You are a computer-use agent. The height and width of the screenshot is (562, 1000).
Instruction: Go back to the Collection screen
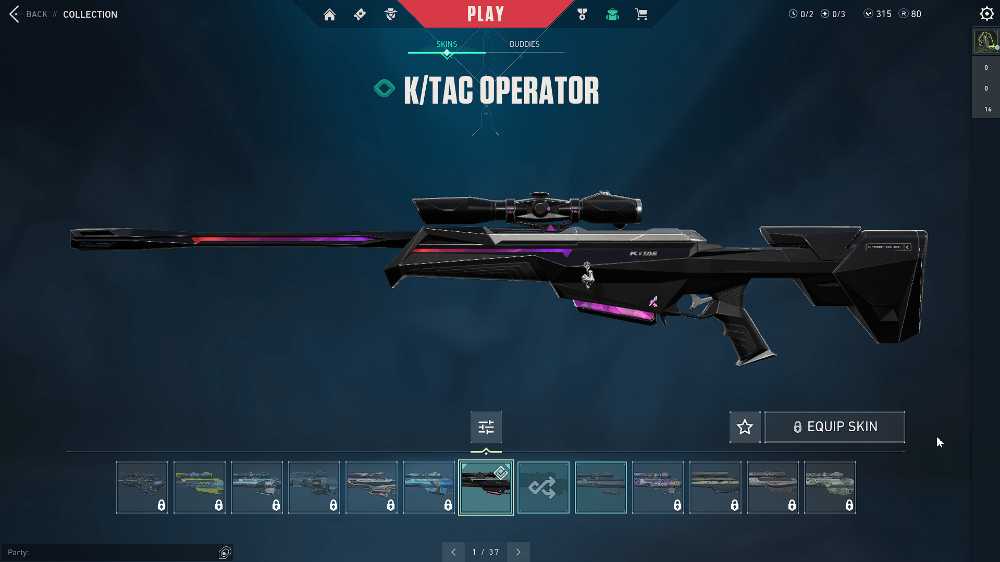point(28,14)
